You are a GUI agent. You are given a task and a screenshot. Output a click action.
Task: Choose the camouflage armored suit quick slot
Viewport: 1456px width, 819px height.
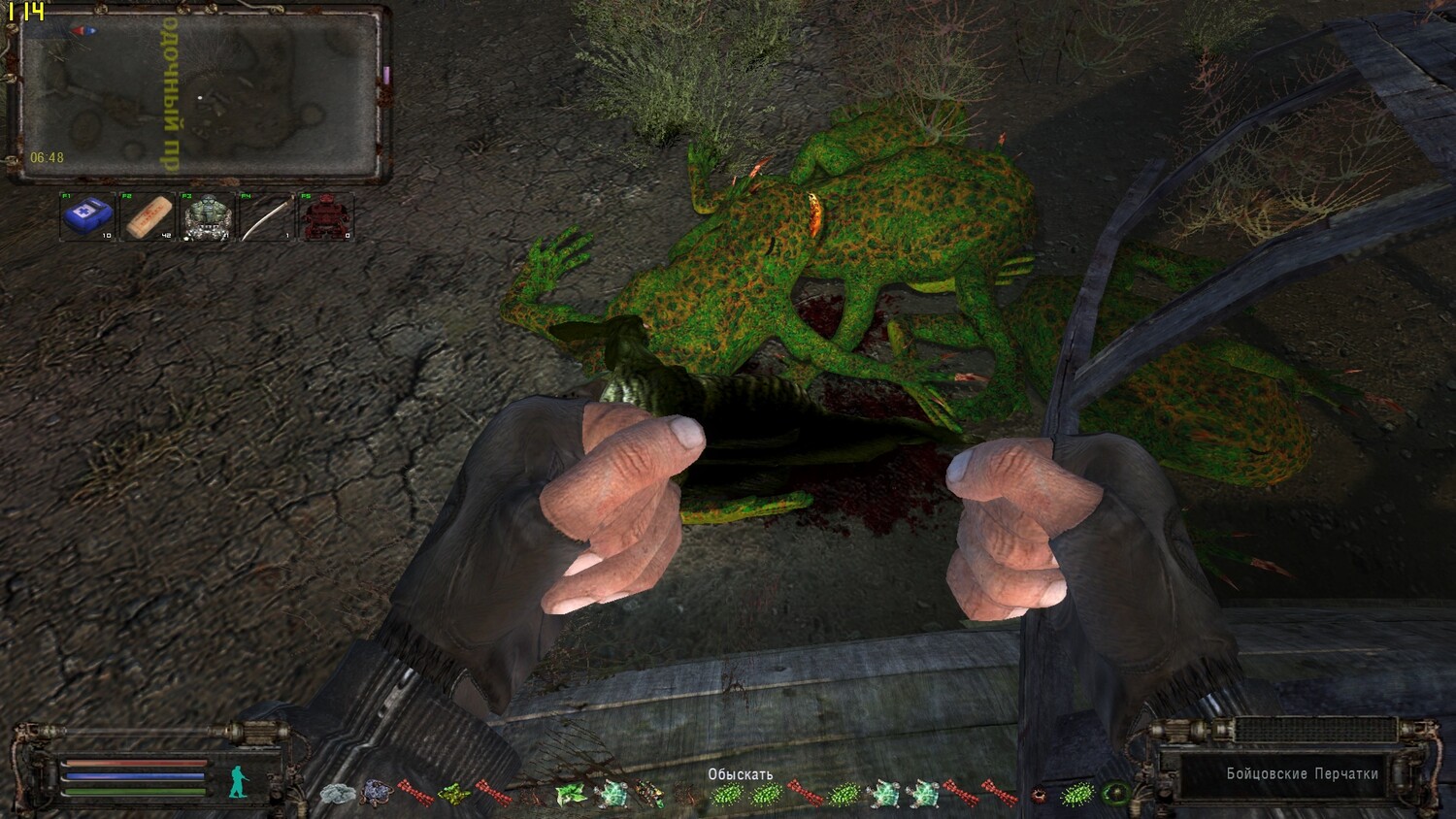point(208,217)
